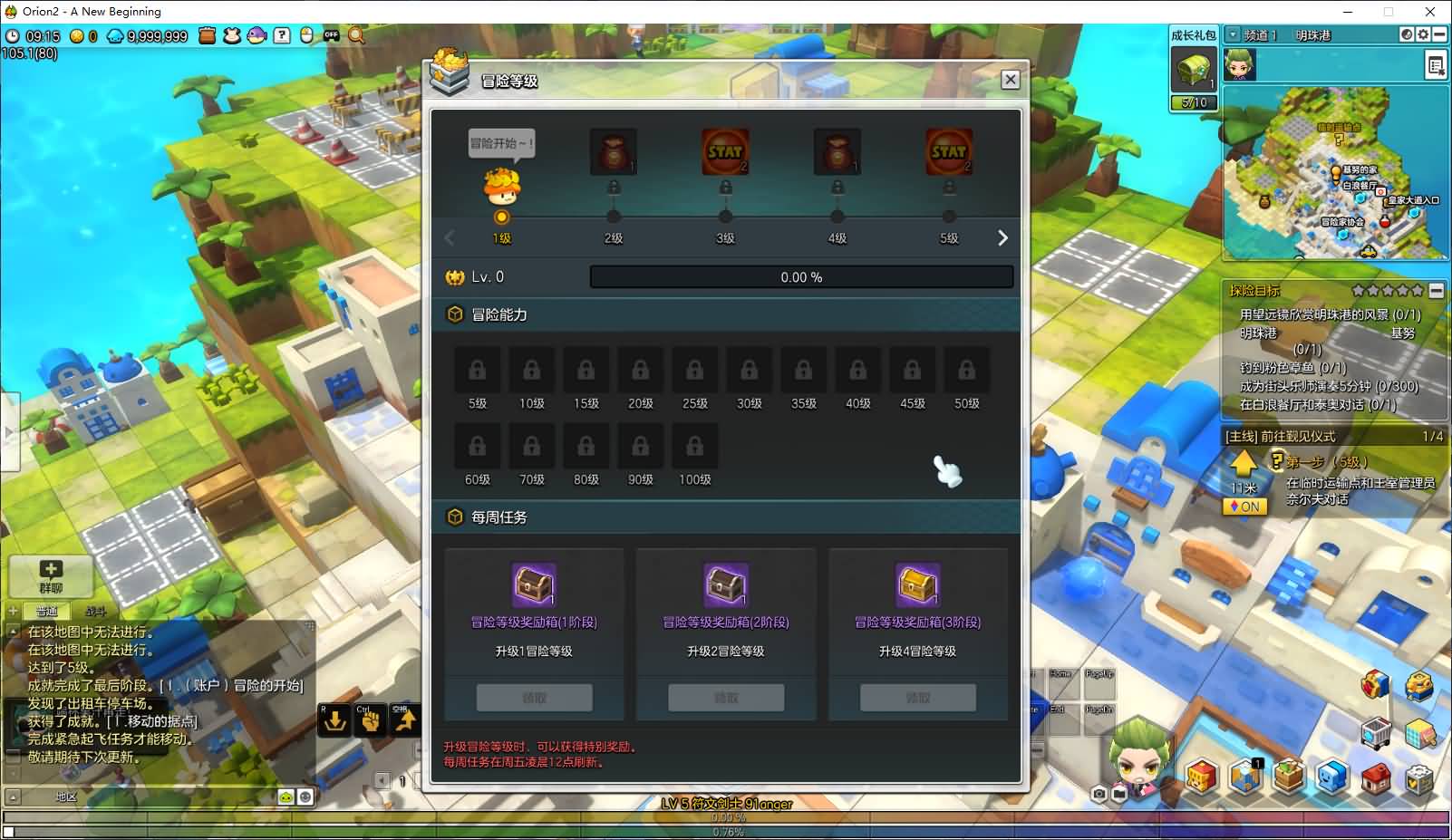Open the 冒险等级奖励箱(1阶段) chest icon

[534, 584]
